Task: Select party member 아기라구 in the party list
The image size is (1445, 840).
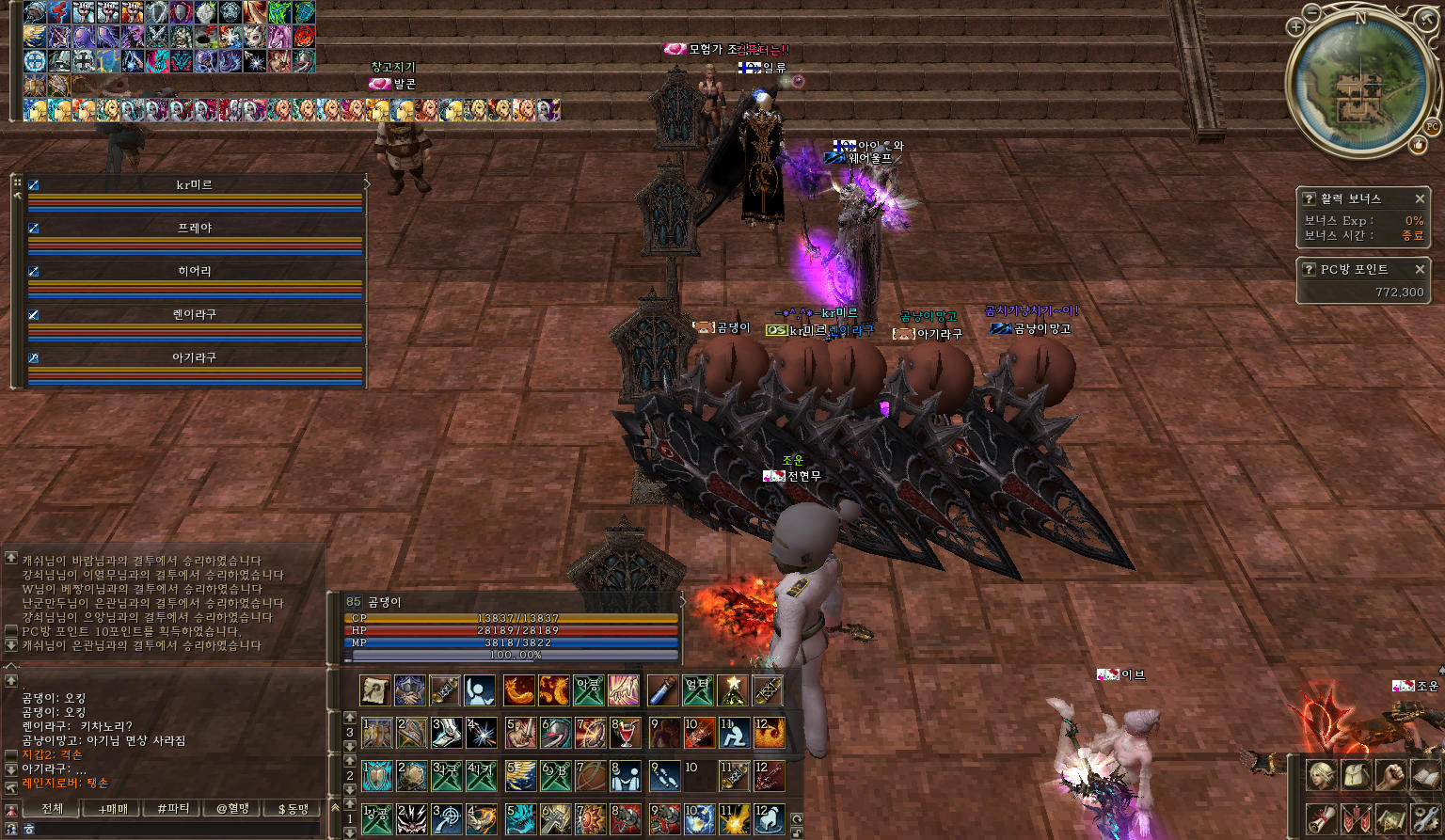Action: pyautogui.click(x=195, y=358)
